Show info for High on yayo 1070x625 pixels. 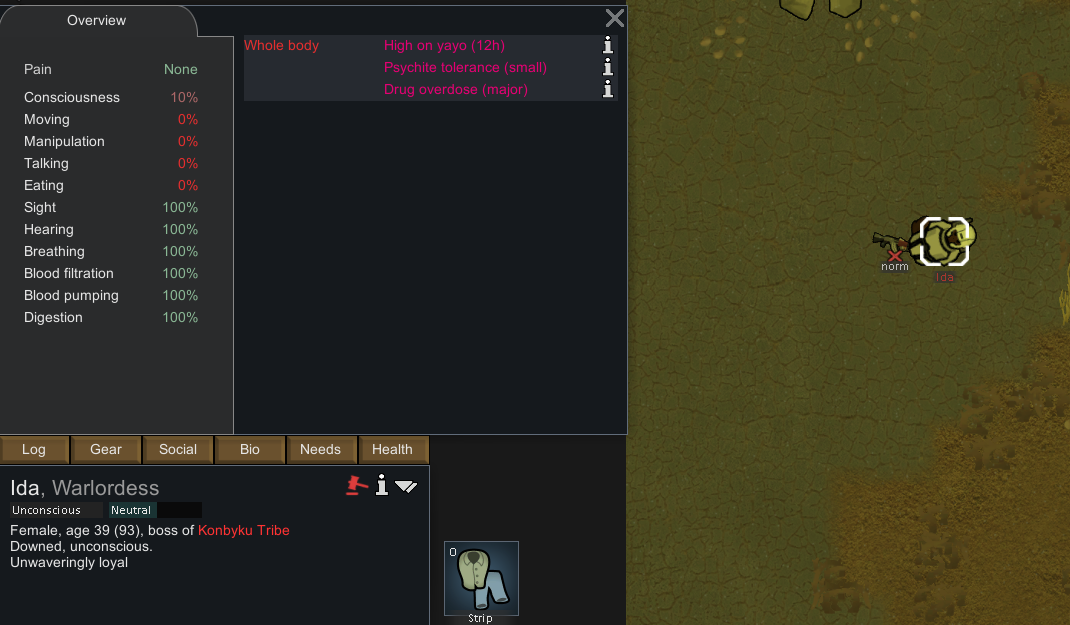[x=608, y=45]
